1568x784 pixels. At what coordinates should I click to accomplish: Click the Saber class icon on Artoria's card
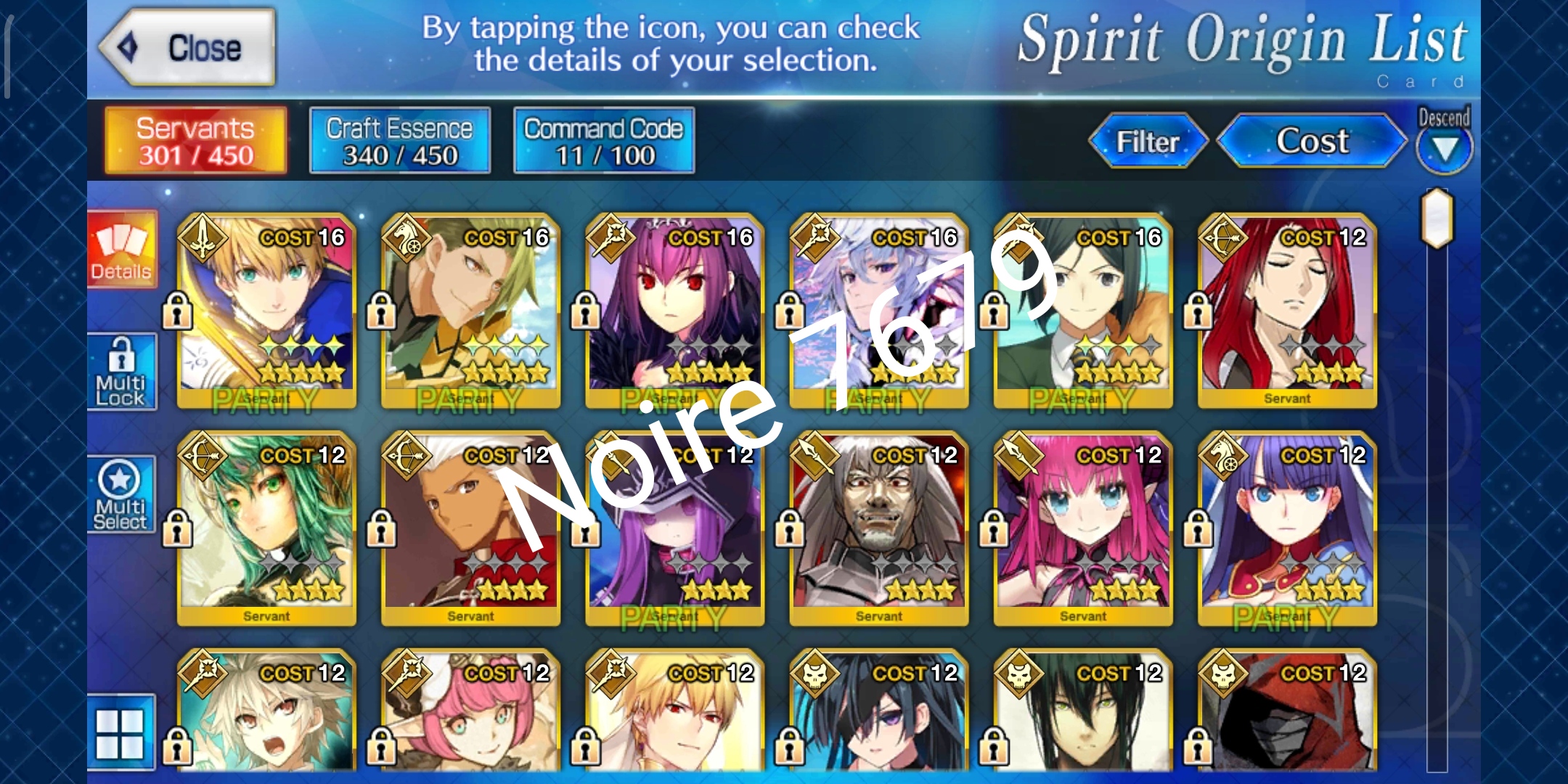[x=205, y=237]
